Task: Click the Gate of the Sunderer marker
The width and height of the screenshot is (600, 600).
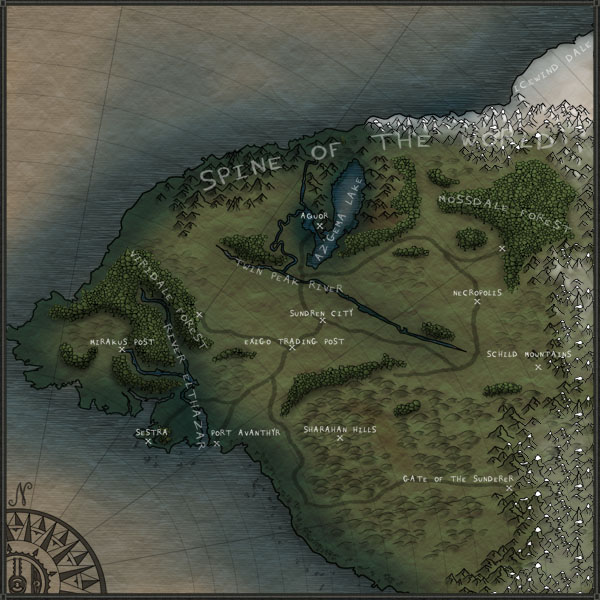Action: 509,488
